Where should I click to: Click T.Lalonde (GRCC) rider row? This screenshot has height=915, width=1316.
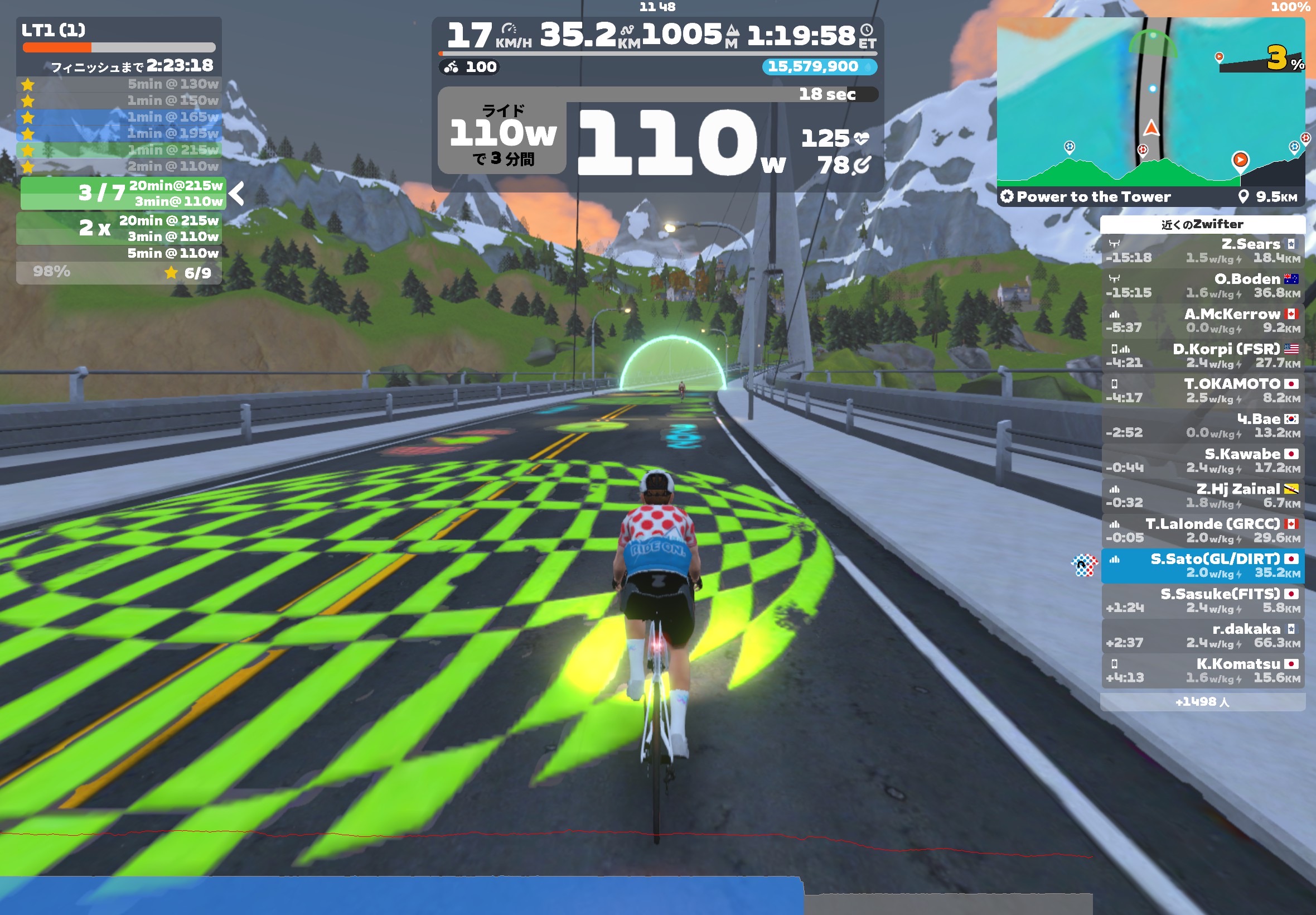tap(1202, 531)
